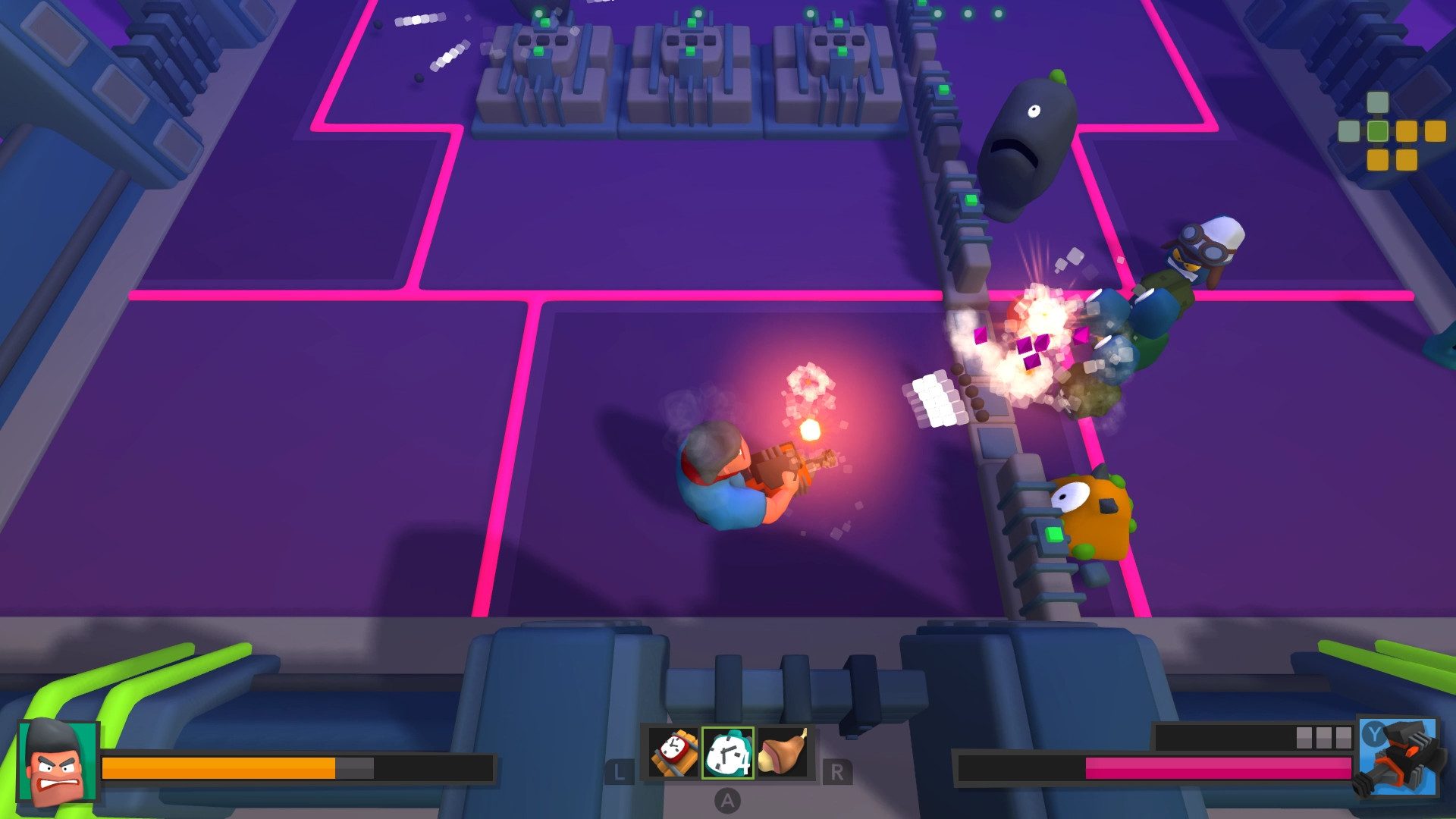1456x819 pixels.
Task: Click the green-highlighted selected item slot
Action: point(726,754)
